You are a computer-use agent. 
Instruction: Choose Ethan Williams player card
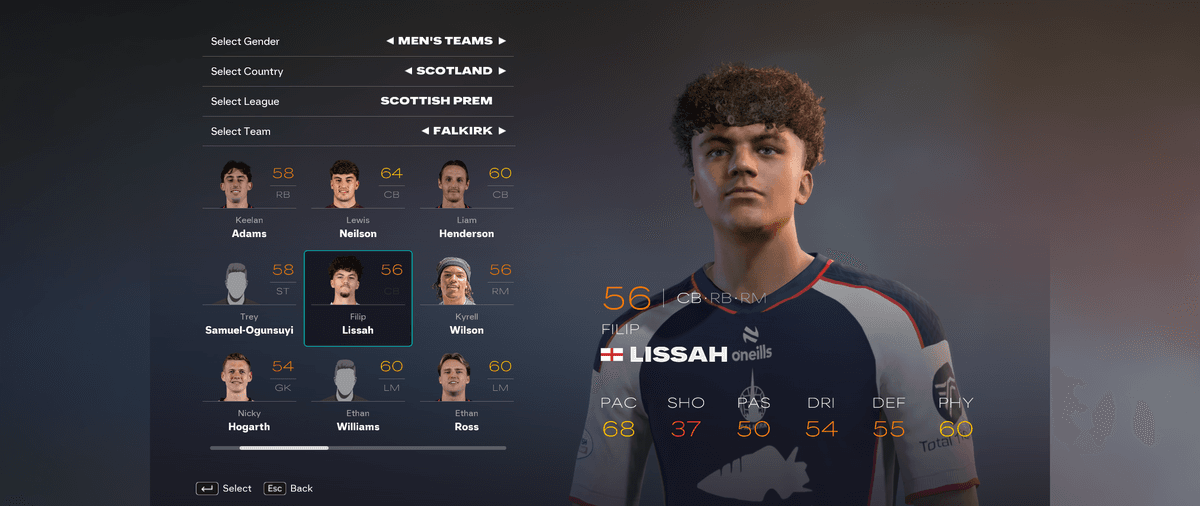pyautogui.click(x=358, y=394)
